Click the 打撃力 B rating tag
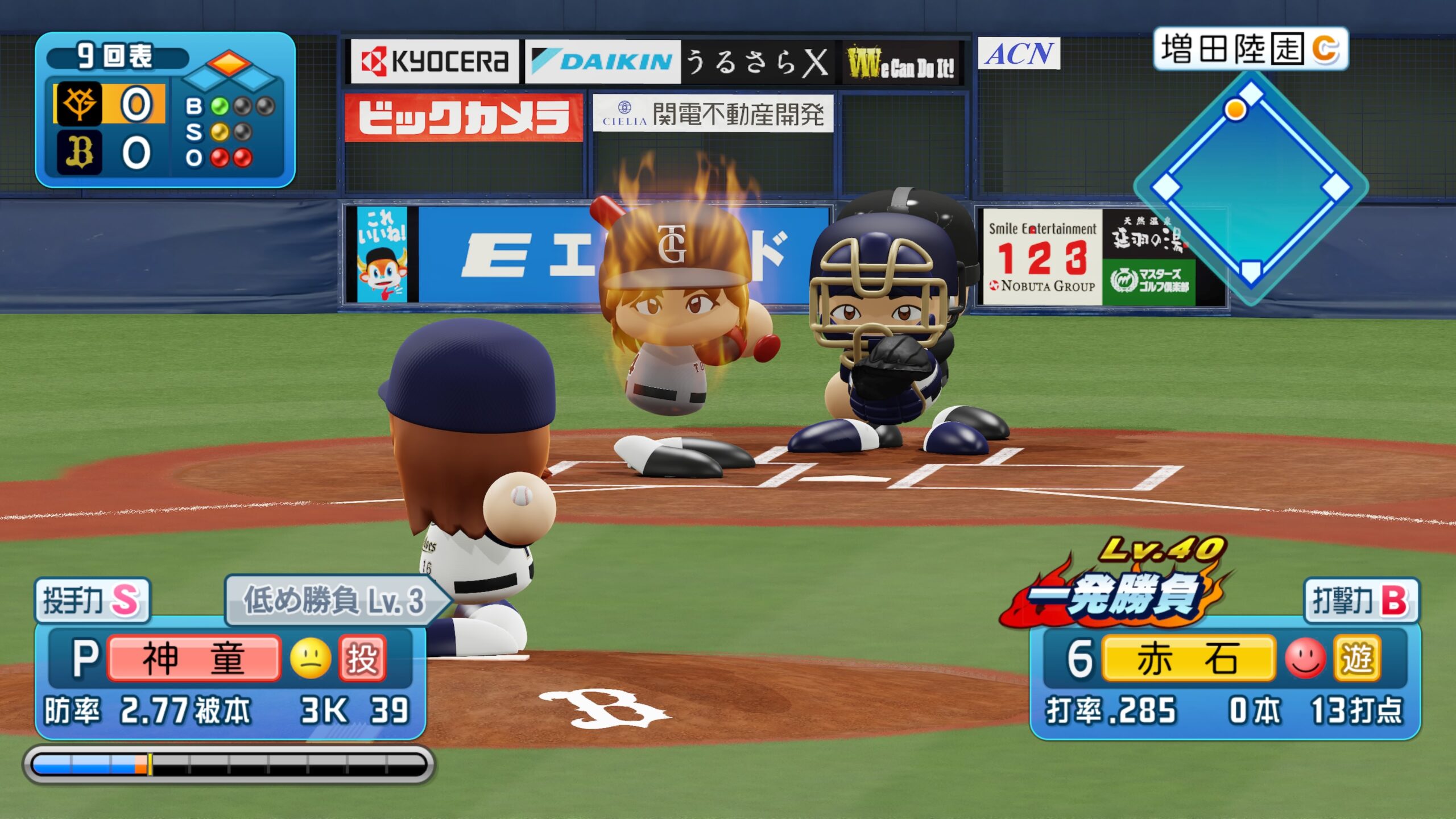Image resolution: width=1456 pixels, height=819 pixels. point(1360,600)
